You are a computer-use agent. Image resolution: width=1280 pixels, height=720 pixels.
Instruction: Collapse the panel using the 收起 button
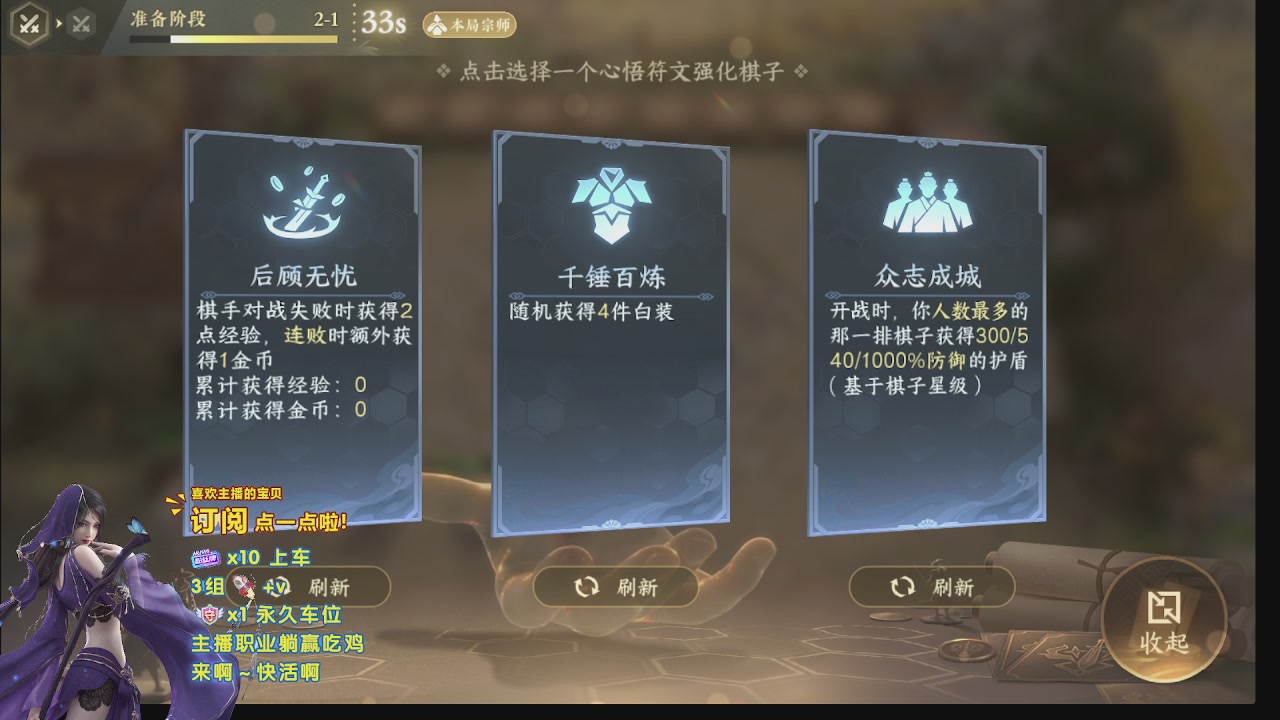(1166, 622)
